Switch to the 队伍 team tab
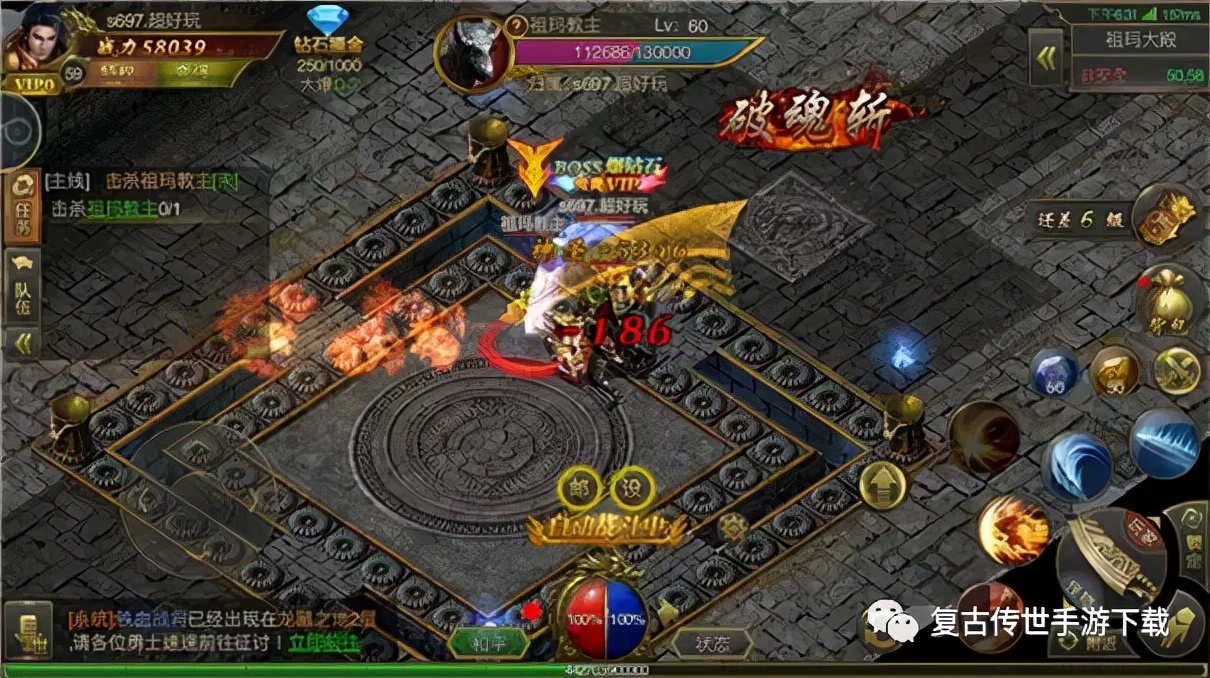 20,290
